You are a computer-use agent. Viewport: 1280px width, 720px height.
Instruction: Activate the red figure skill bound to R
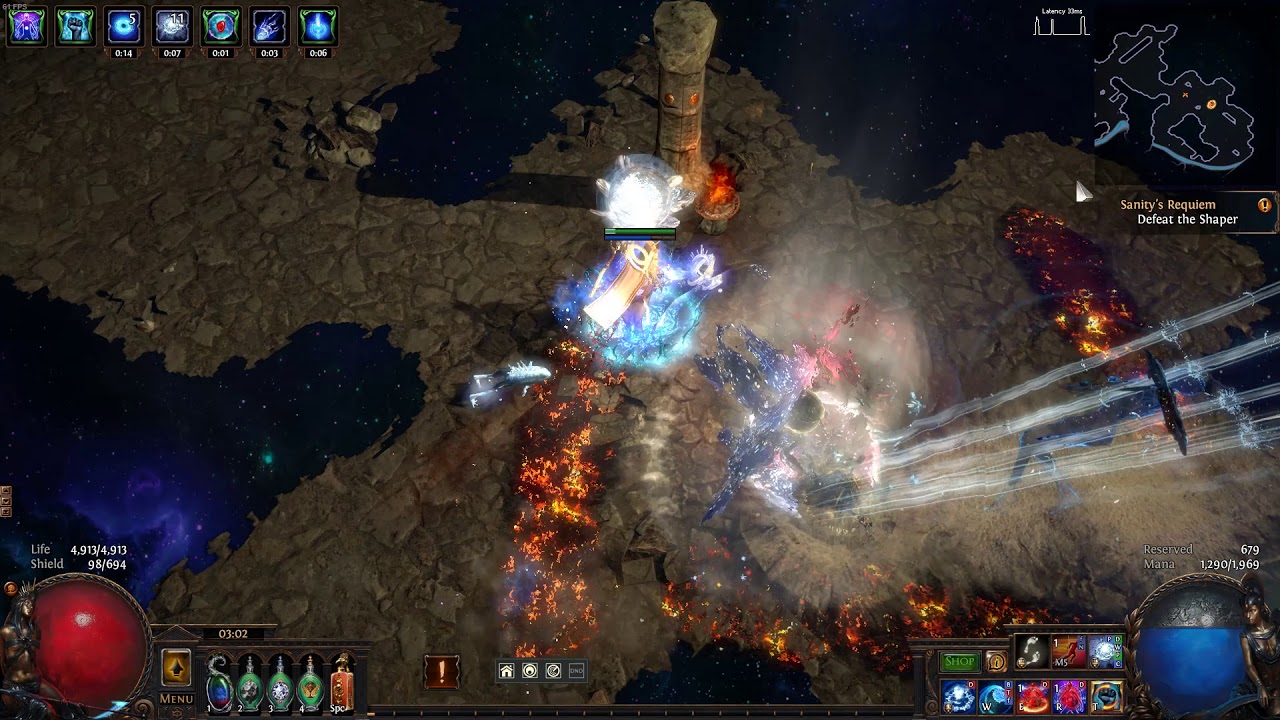click(1069, 697)
